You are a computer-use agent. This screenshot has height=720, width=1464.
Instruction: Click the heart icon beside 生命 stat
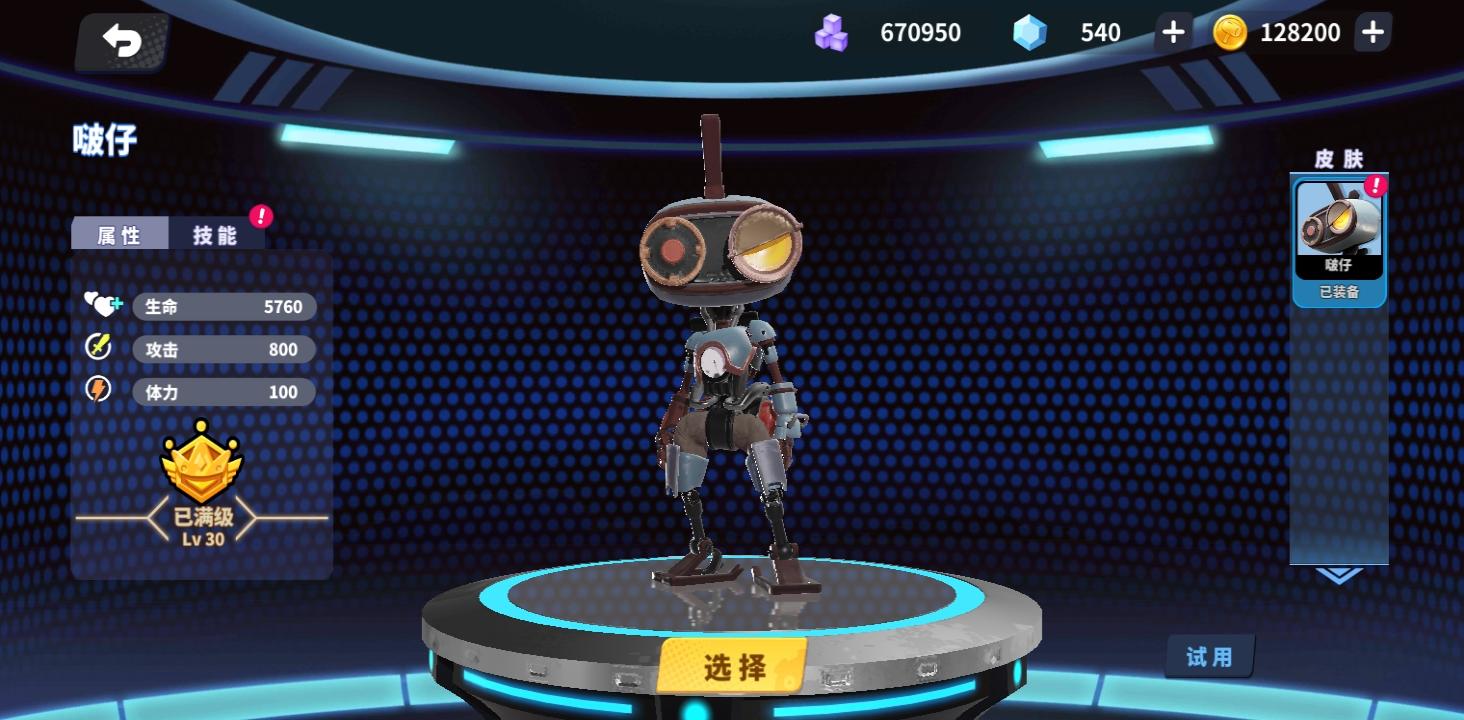point(101,305)
